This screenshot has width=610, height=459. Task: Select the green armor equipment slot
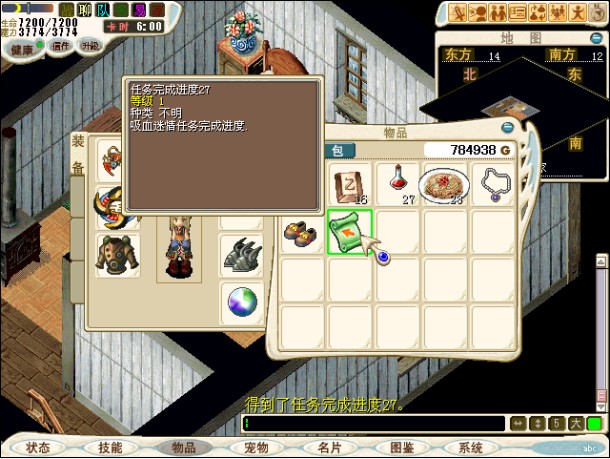tap(118, 254)
